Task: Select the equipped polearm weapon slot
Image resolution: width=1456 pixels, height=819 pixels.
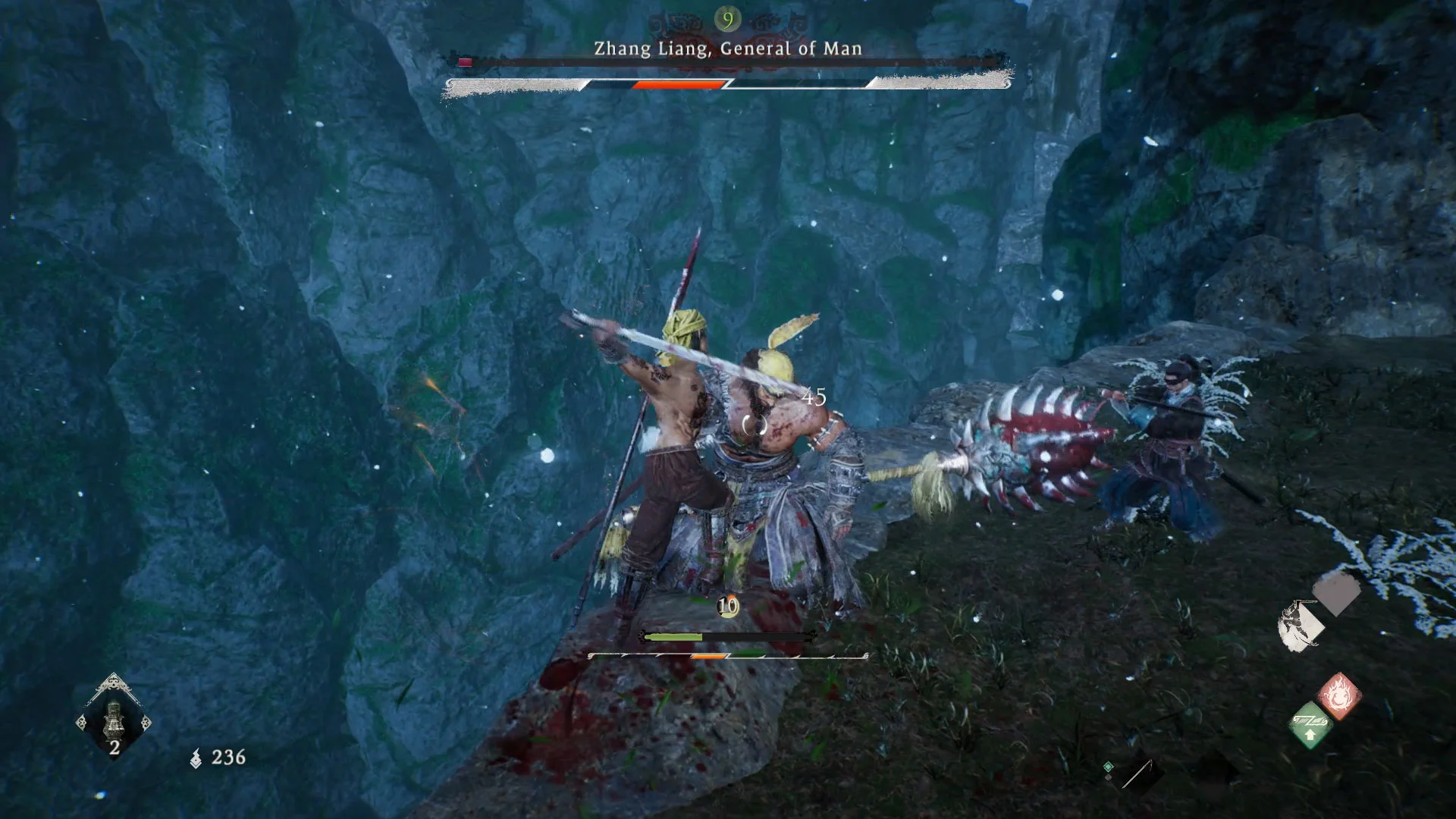Action: [x=1137, y=773]
